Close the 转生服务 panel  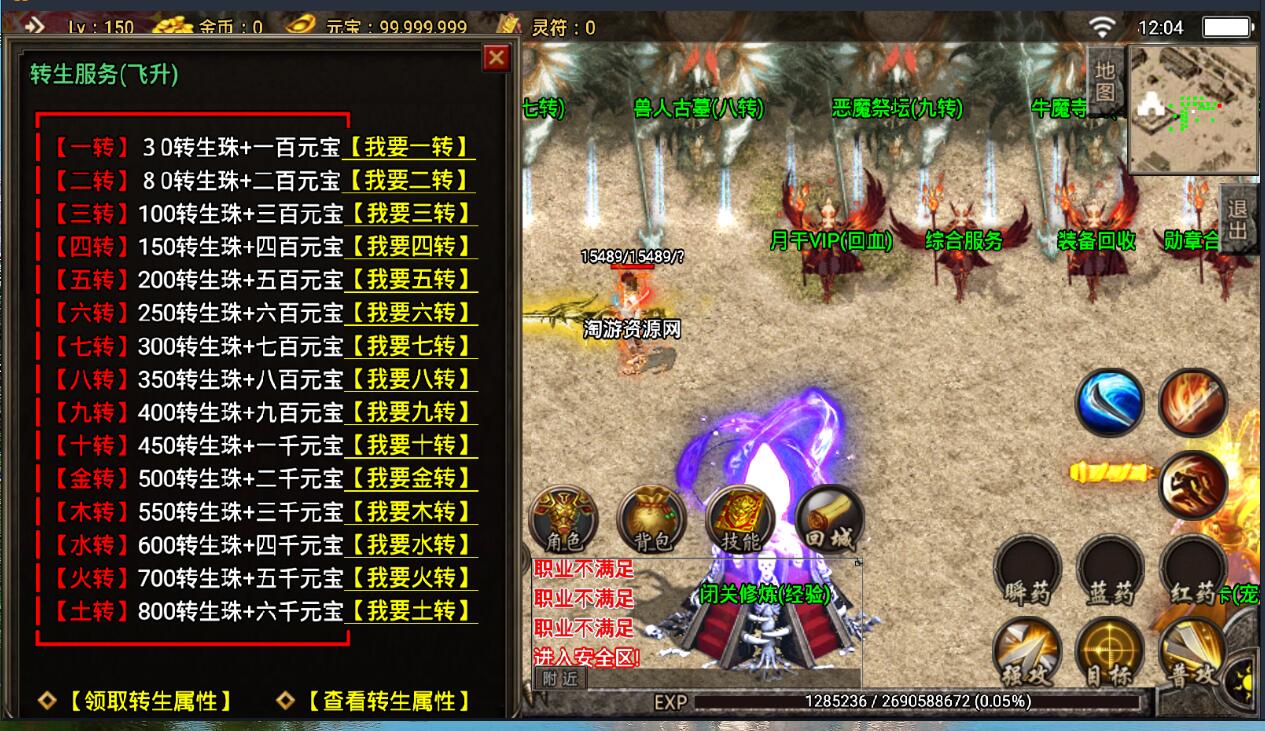(496, 58)
